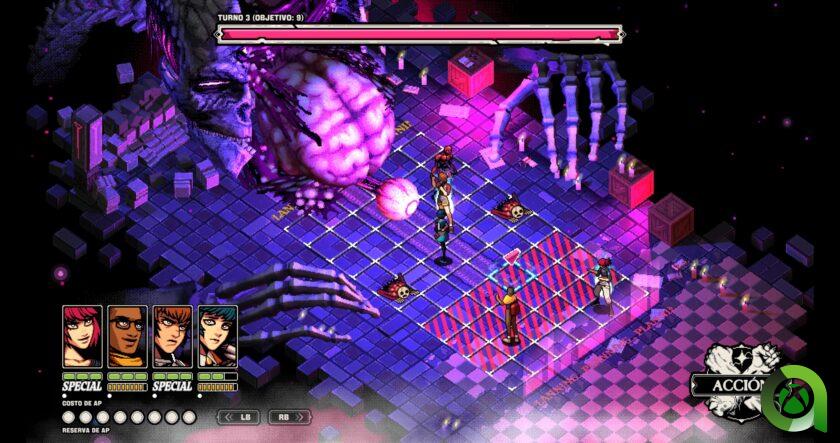
Task: Pick the orange-haired character's portrait
Action: click(x=172, y=337)
